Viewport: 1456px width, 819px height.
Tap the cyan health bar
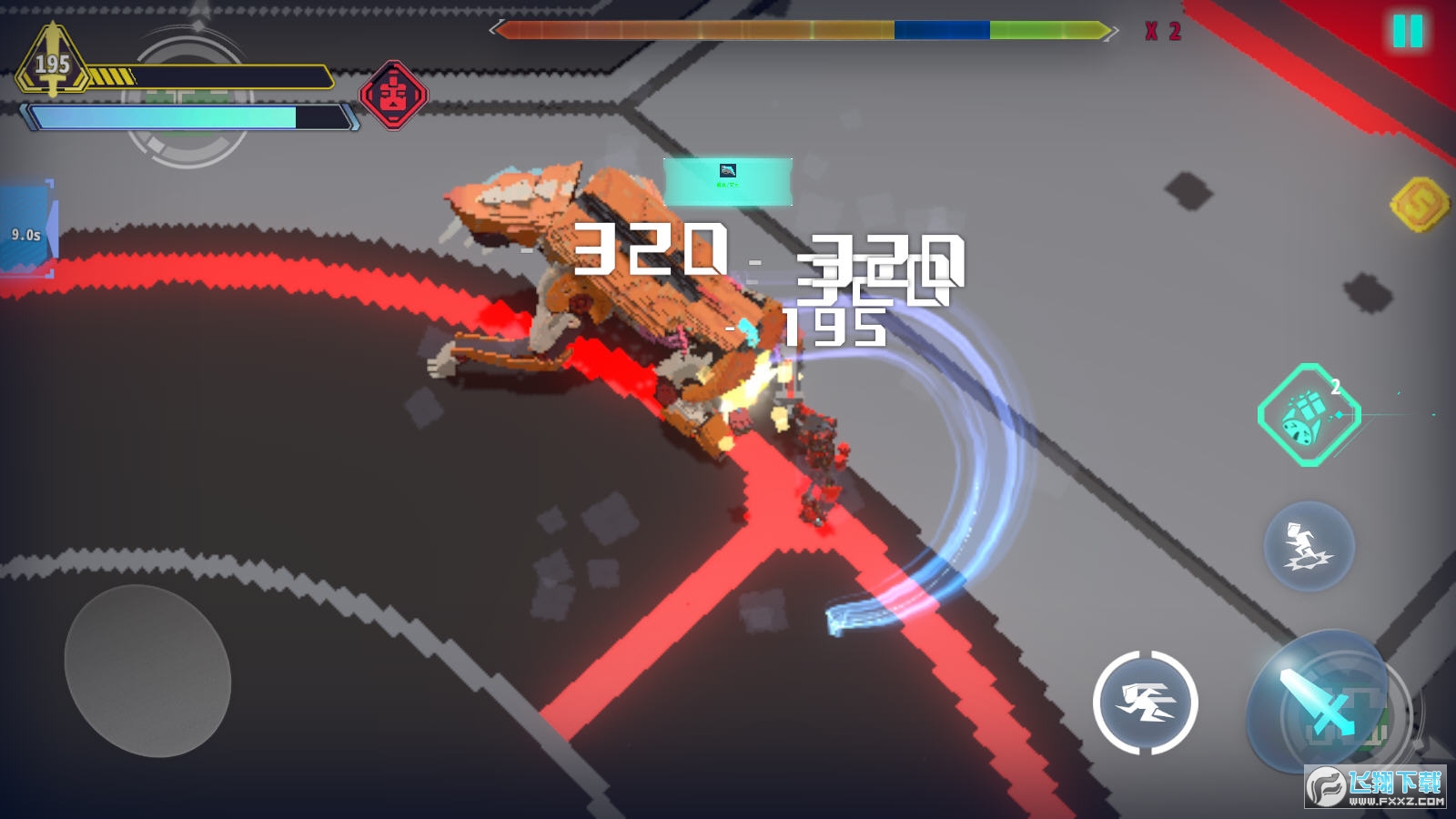(x=182, y=118)
